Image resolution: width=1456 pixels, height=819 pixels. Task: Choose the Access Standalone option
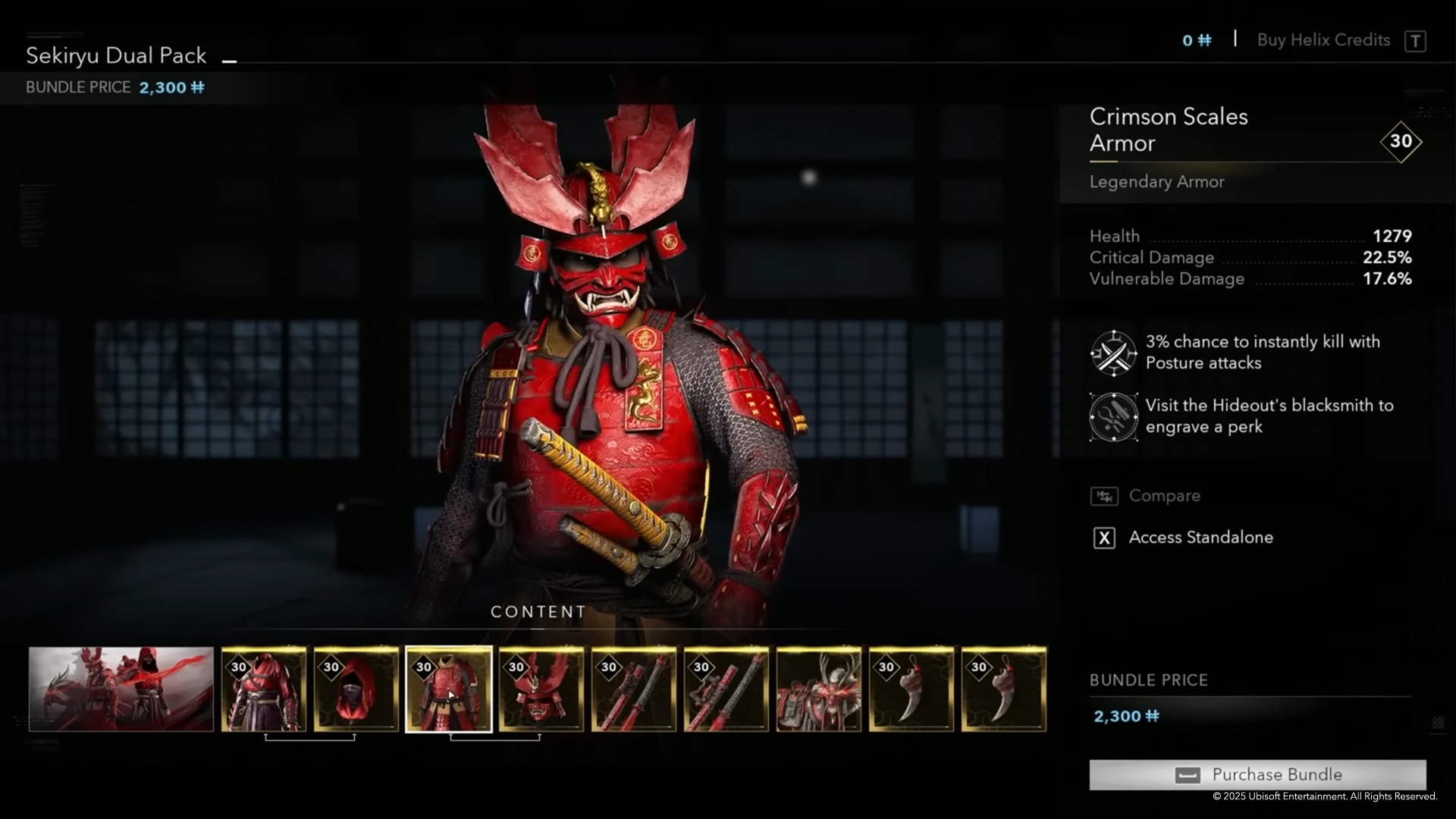(x=1200, y=538)
